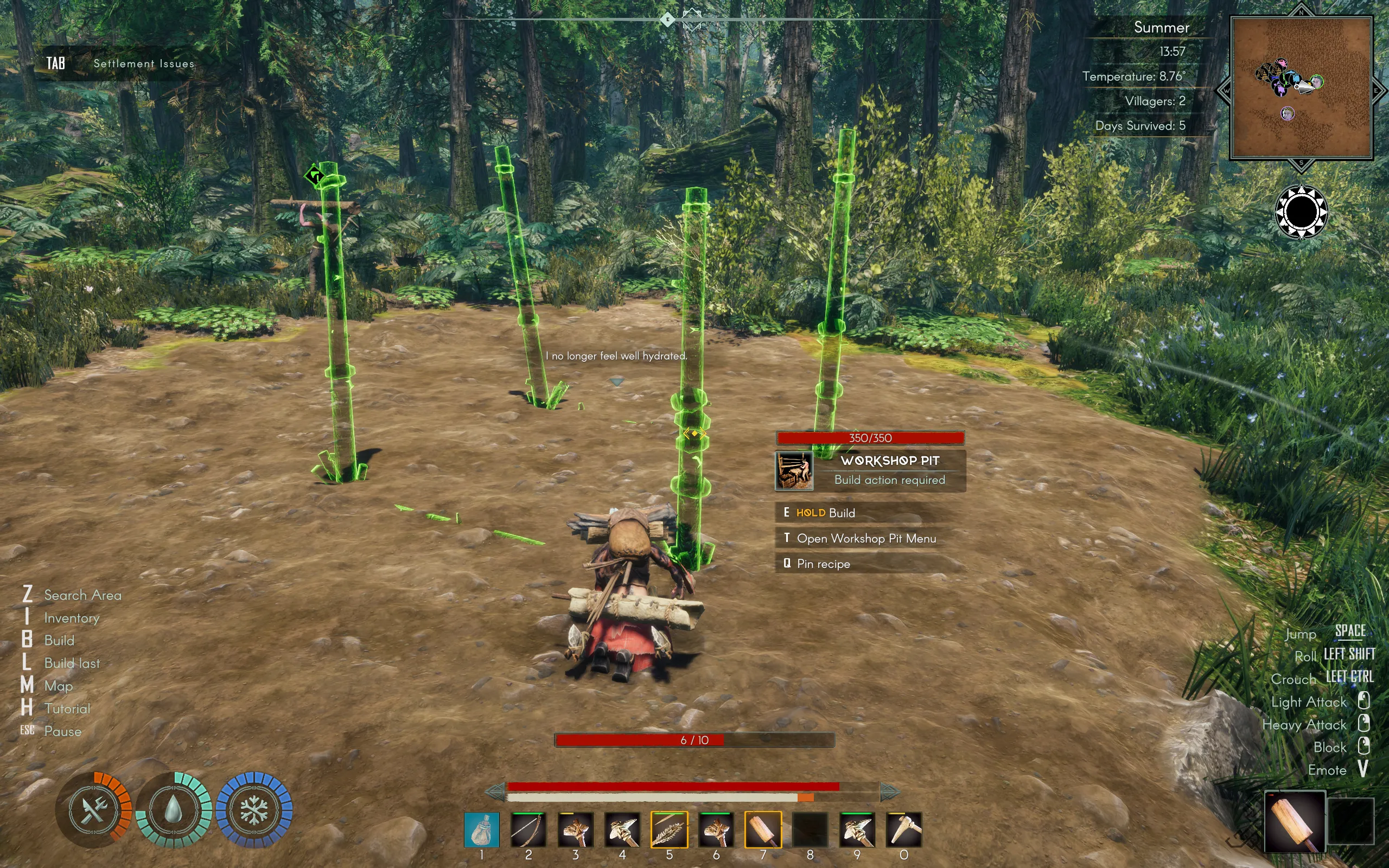Pick the arrows in highlighted slot 5
The height and width of the screenshot is (868, 1389).
669,829
